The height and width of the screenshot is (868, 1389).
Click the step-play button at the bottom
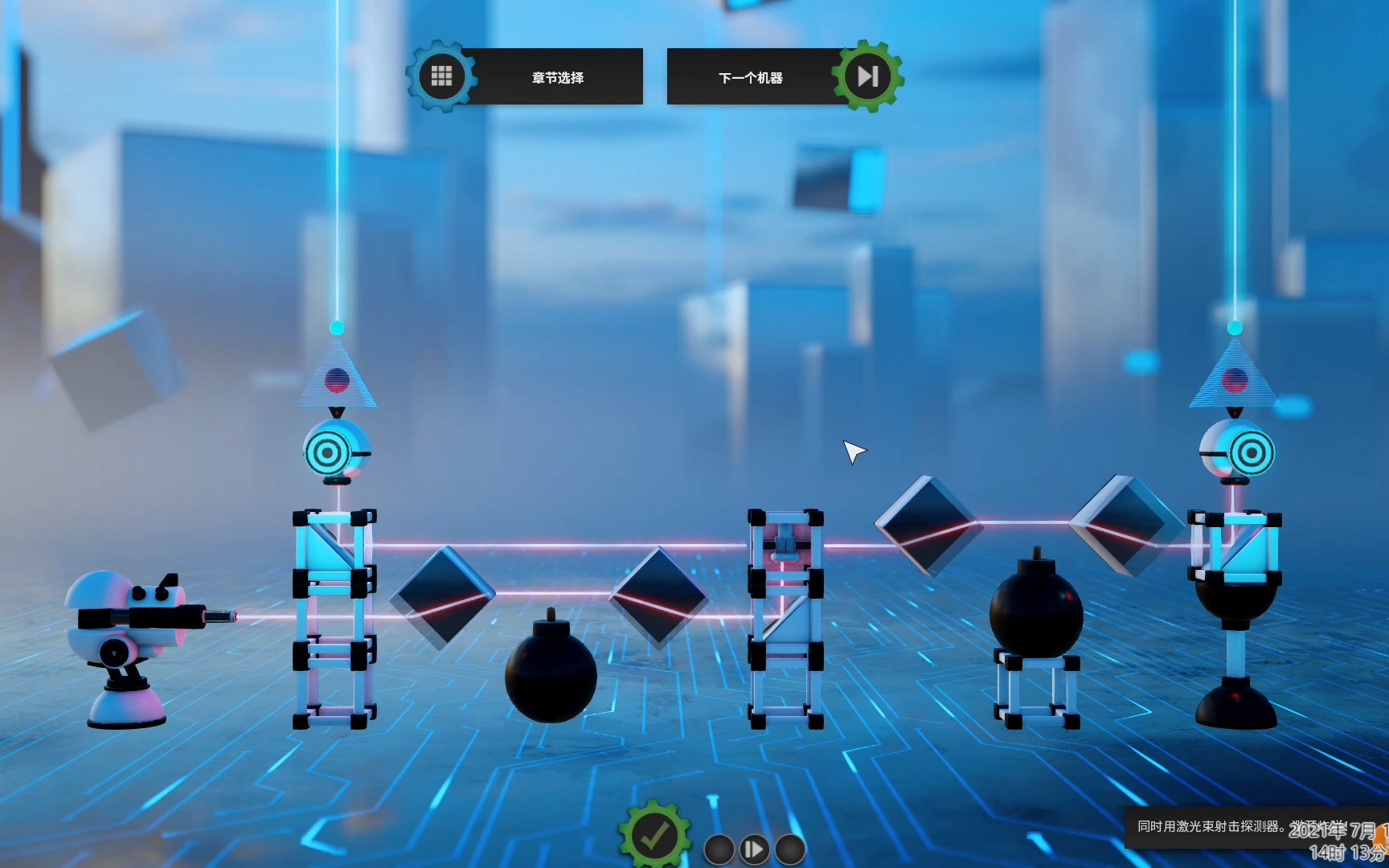coord(754,850)
